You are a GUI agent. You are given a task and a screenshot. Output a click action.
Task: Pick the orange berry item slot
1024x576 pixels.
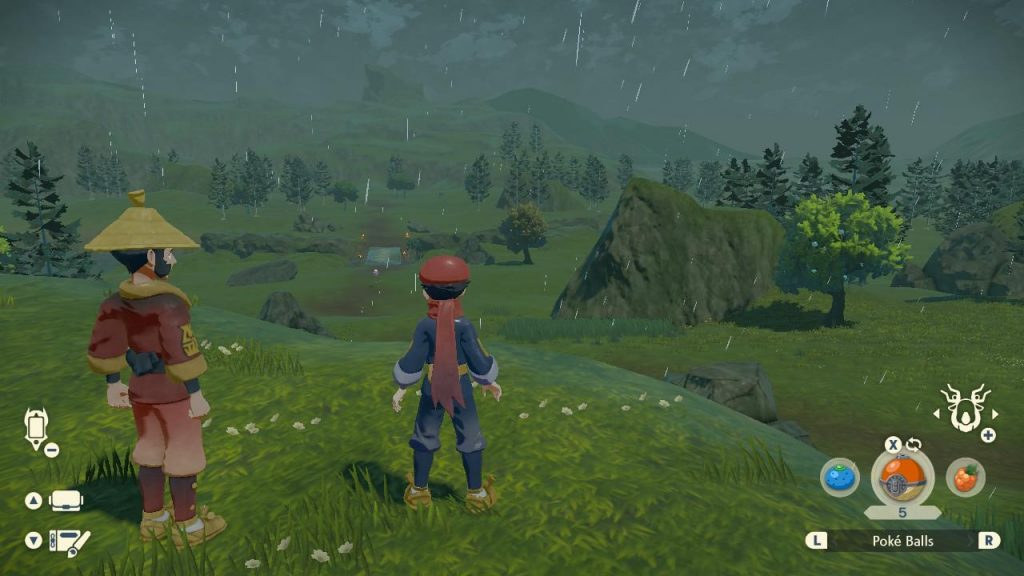(965, 477)
